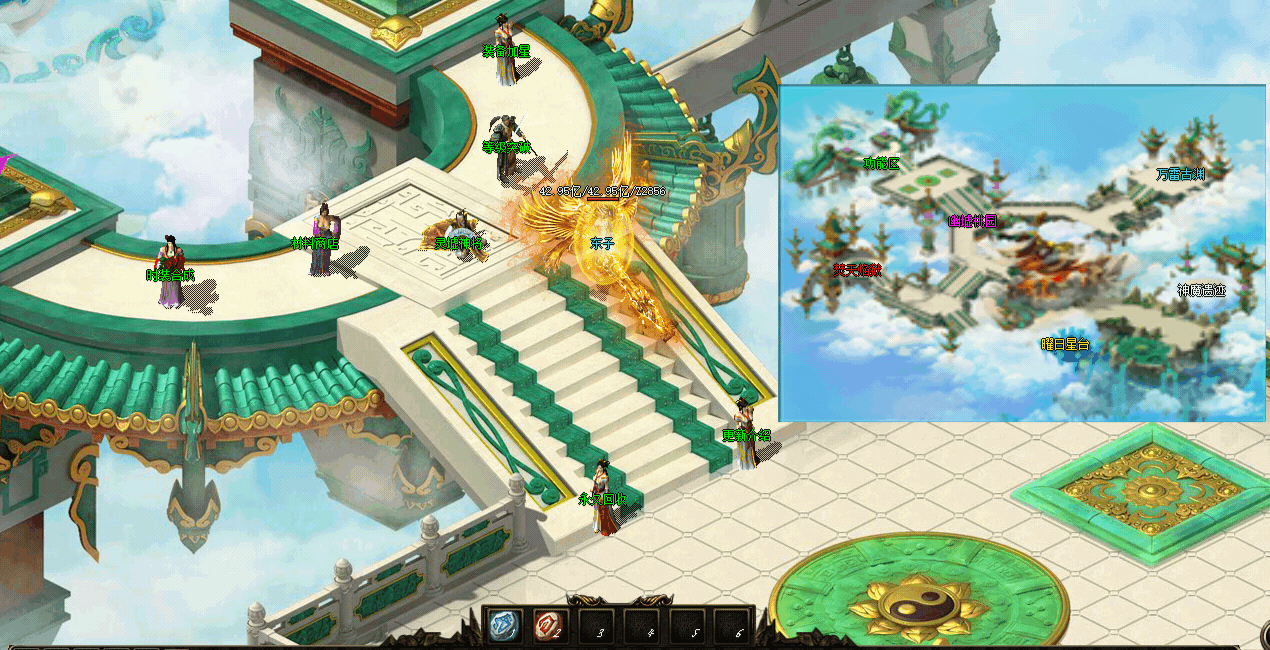Use the red rune skill in slot 2
The height and width of the screenshot is (650, 1270).
point(549,627)
